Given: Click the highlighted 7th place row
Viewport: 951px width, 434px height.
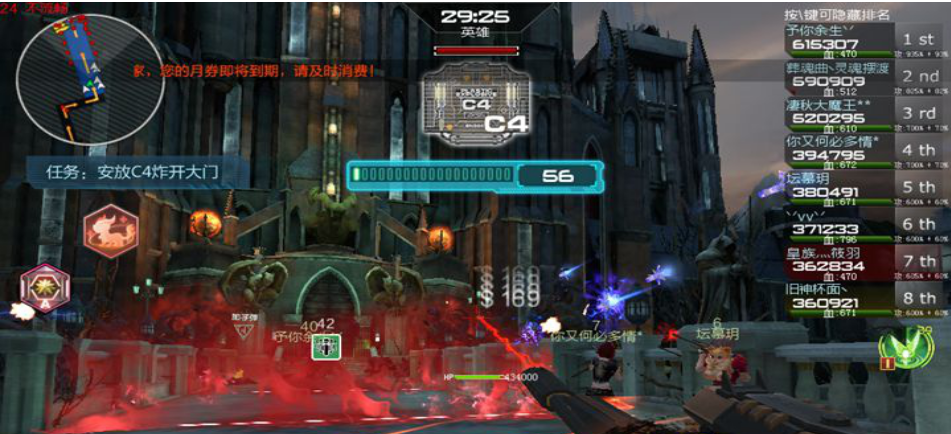Looking at the screenshot, I should click(866, 262).
